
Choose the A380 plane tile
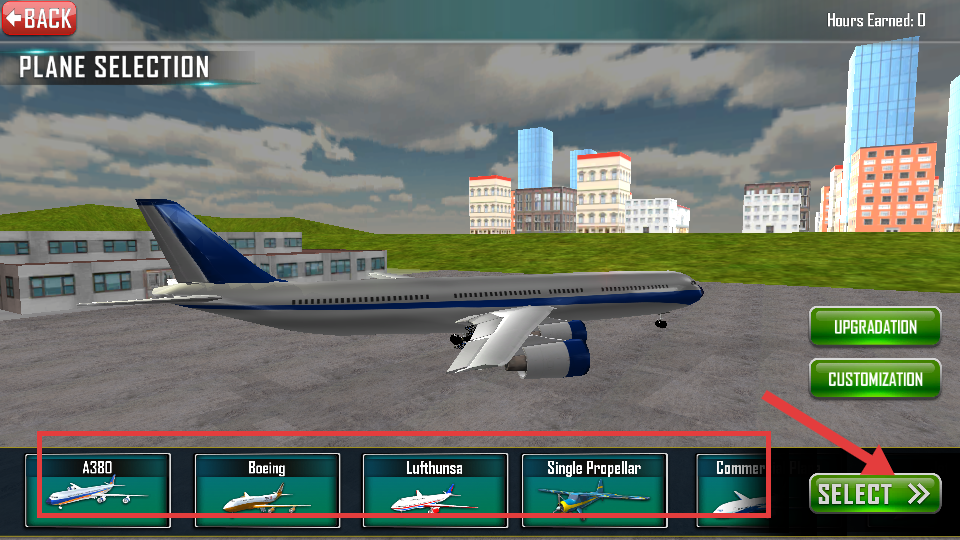[98, 490]
